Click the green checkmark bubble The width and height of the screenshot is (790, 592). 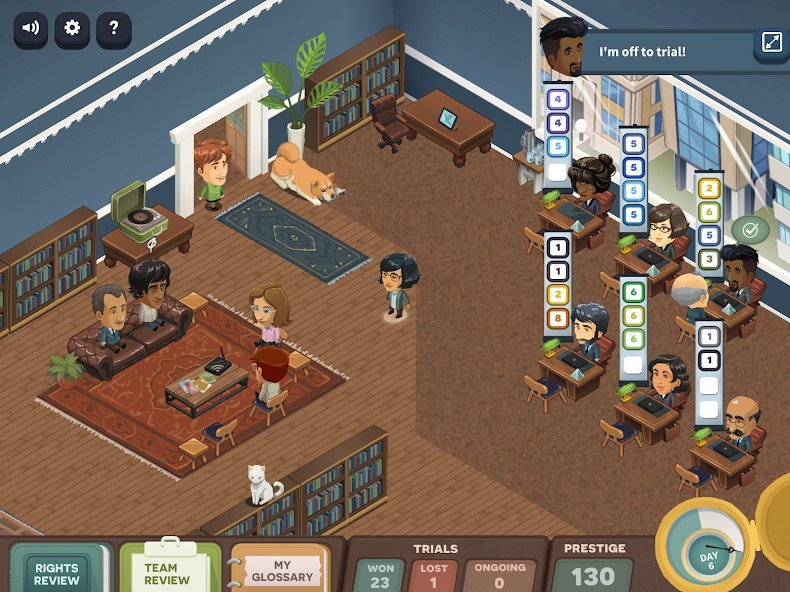(751, 230)
